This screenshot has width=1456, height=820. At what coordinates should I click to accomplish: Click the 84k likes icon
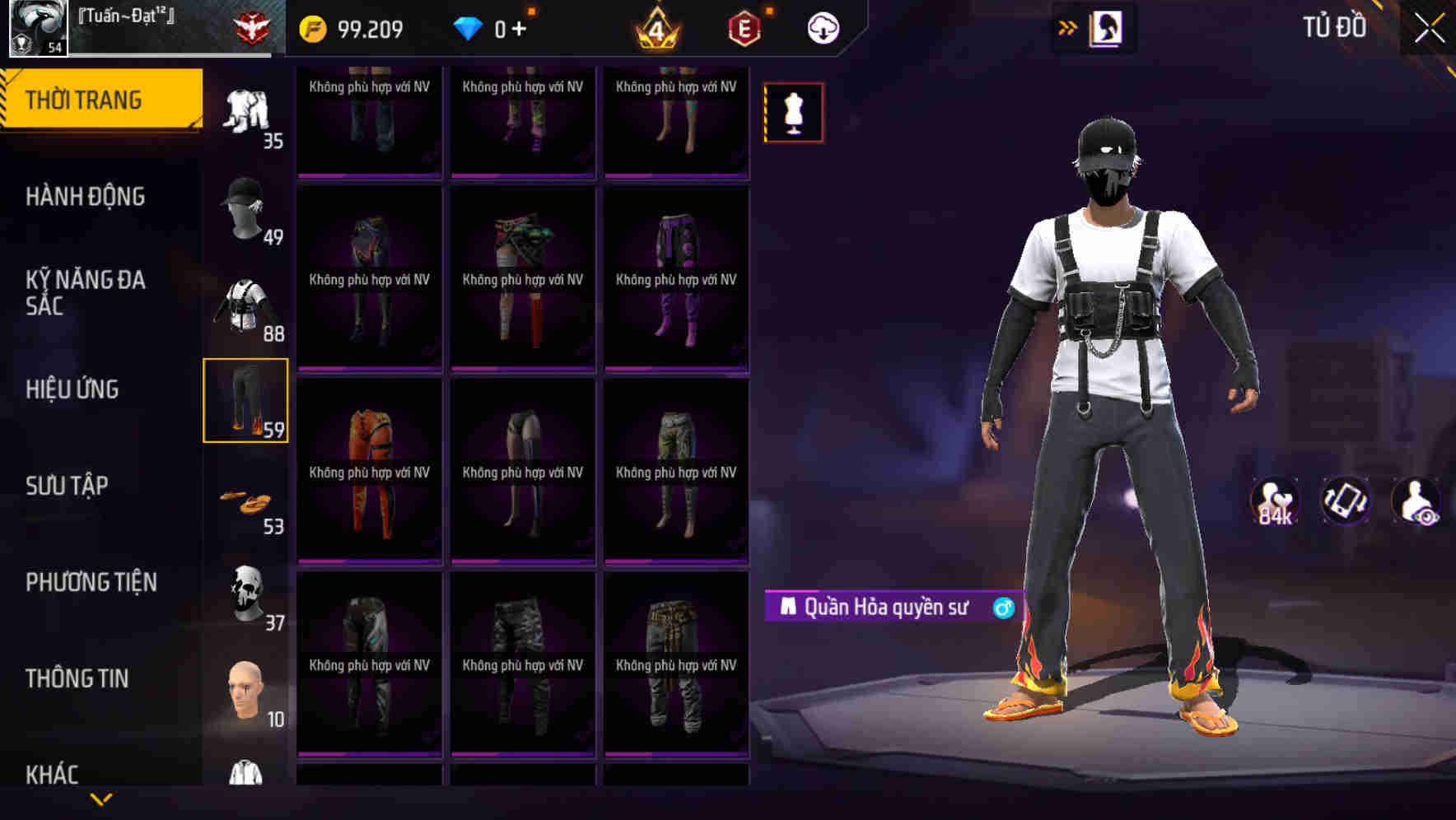[1275, 501]
